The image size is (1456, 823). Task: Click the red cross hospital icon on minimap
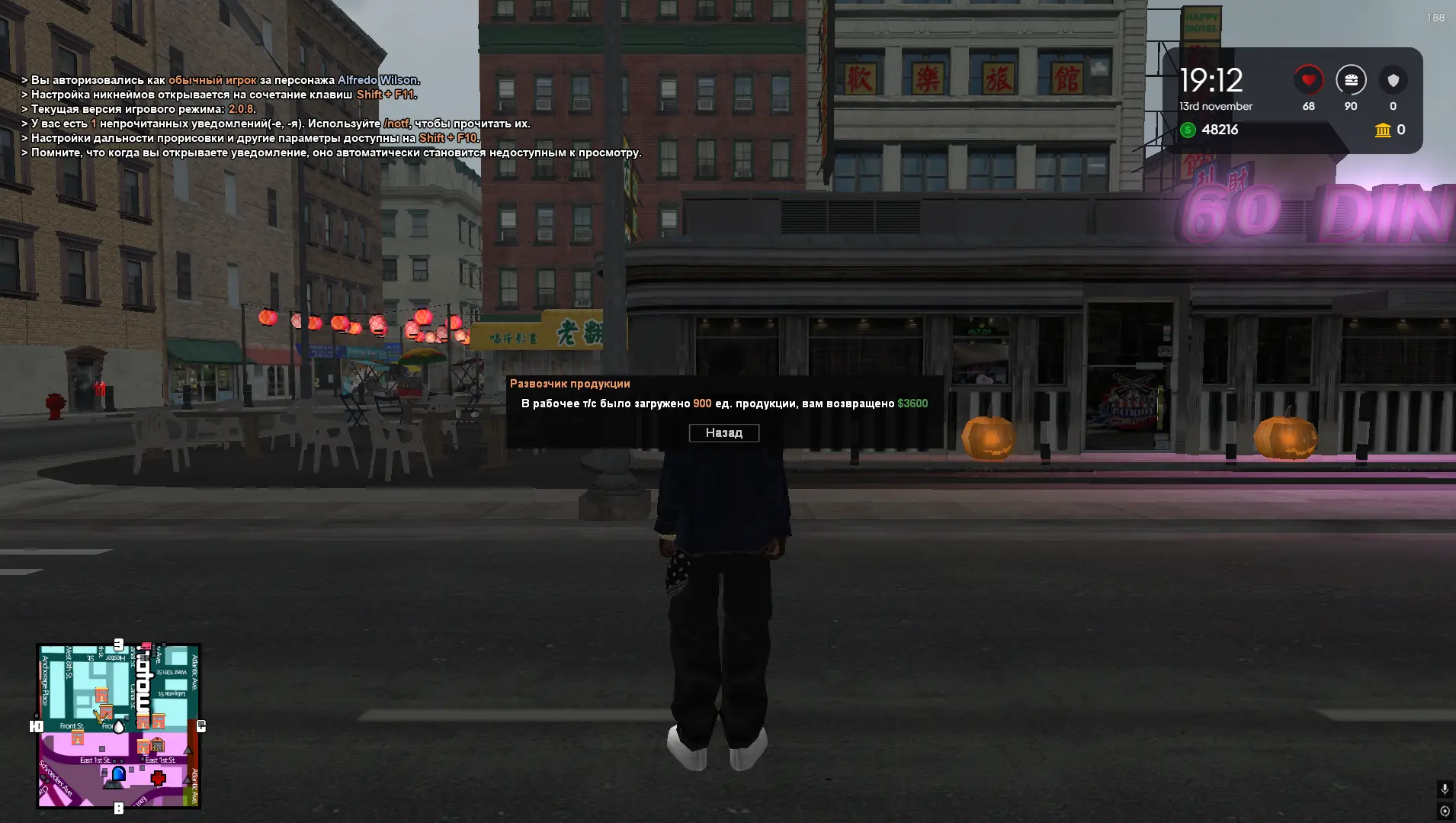coord(159,776)
